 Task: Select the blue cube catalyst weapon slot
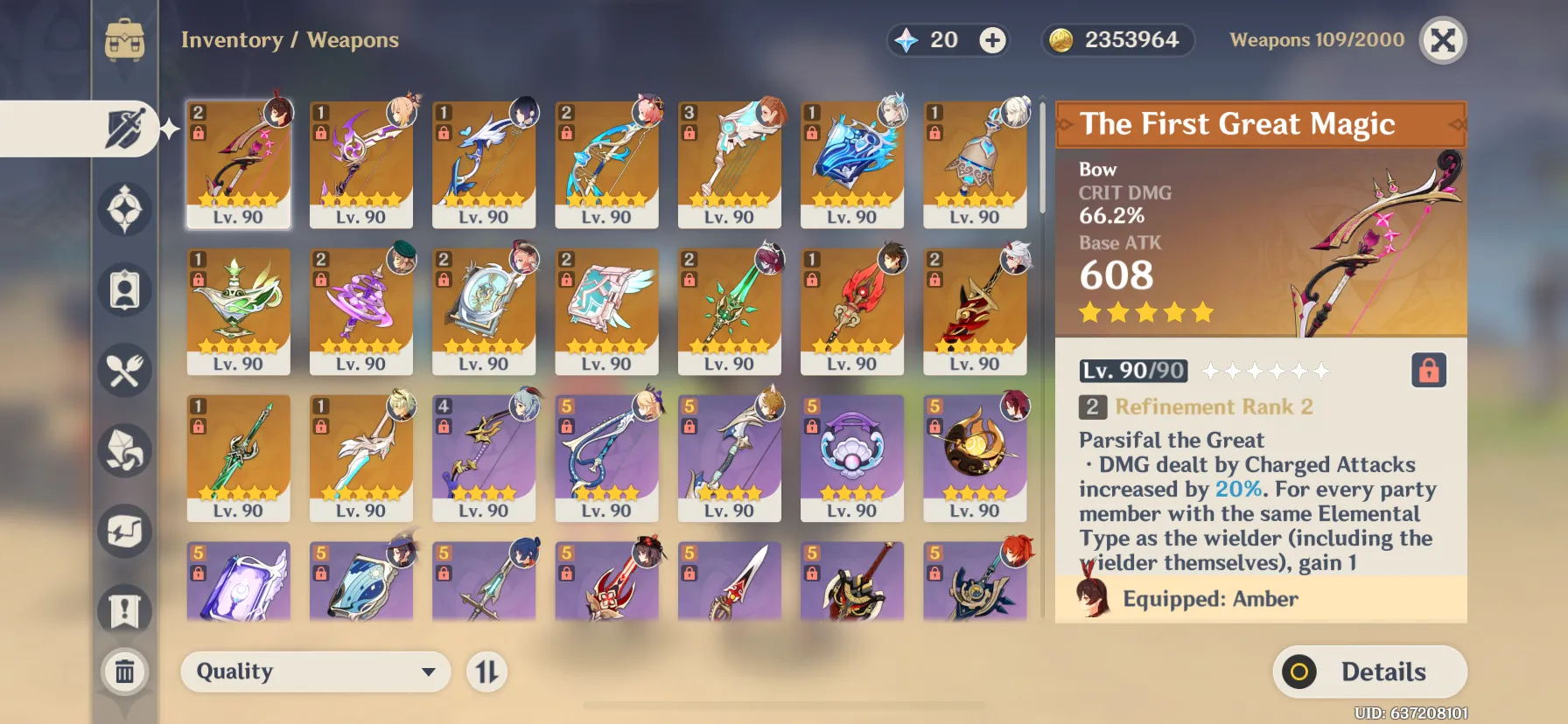851,164
